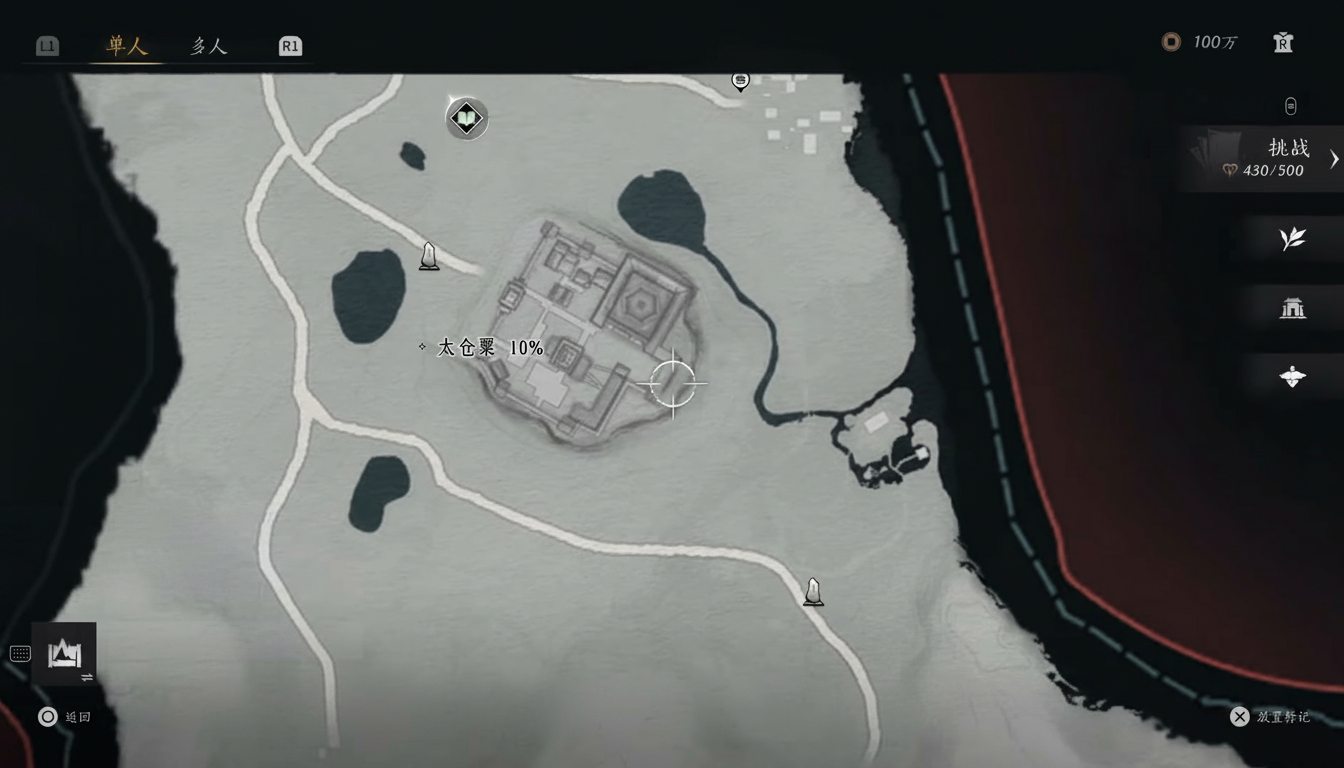The image size is (1344, 768).
Task: Click the tea leaf icon in the sidebar
Action: 1292,240
